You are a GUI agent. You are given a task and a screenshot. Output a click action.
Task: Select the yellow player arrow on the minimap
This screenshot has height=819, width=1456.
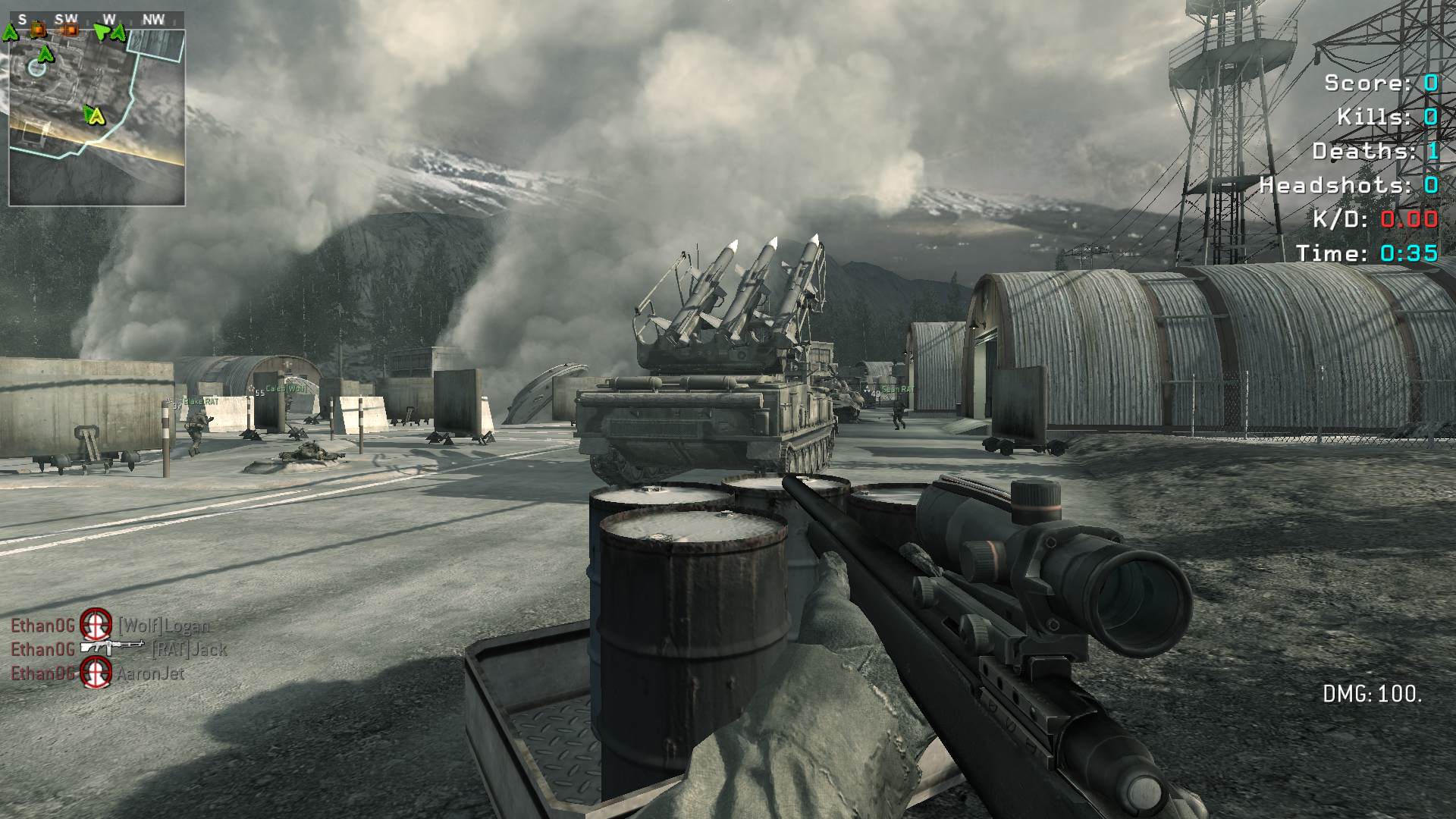(96, 115)
